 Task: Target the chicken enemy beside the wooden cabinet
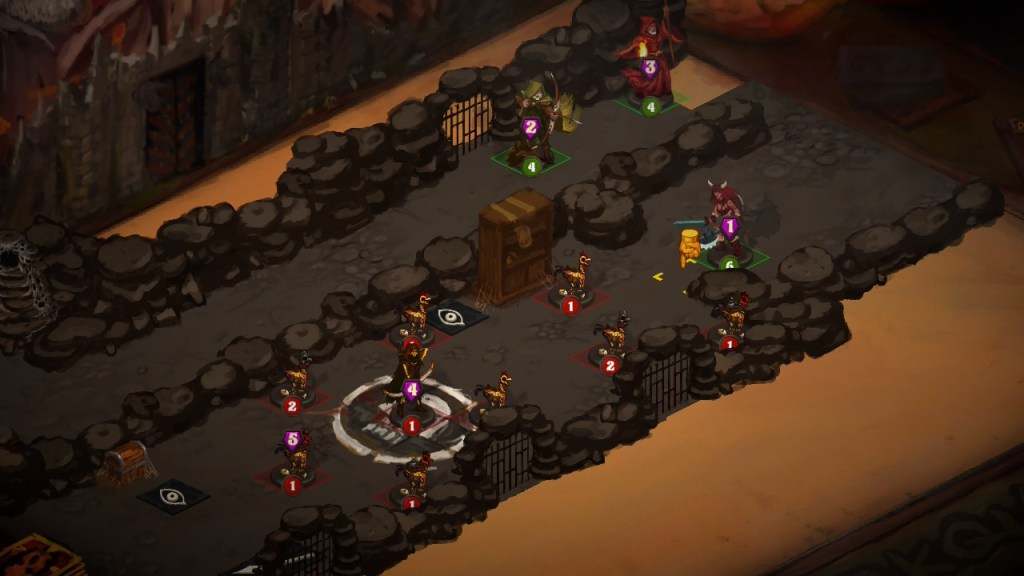coord(574,279)
